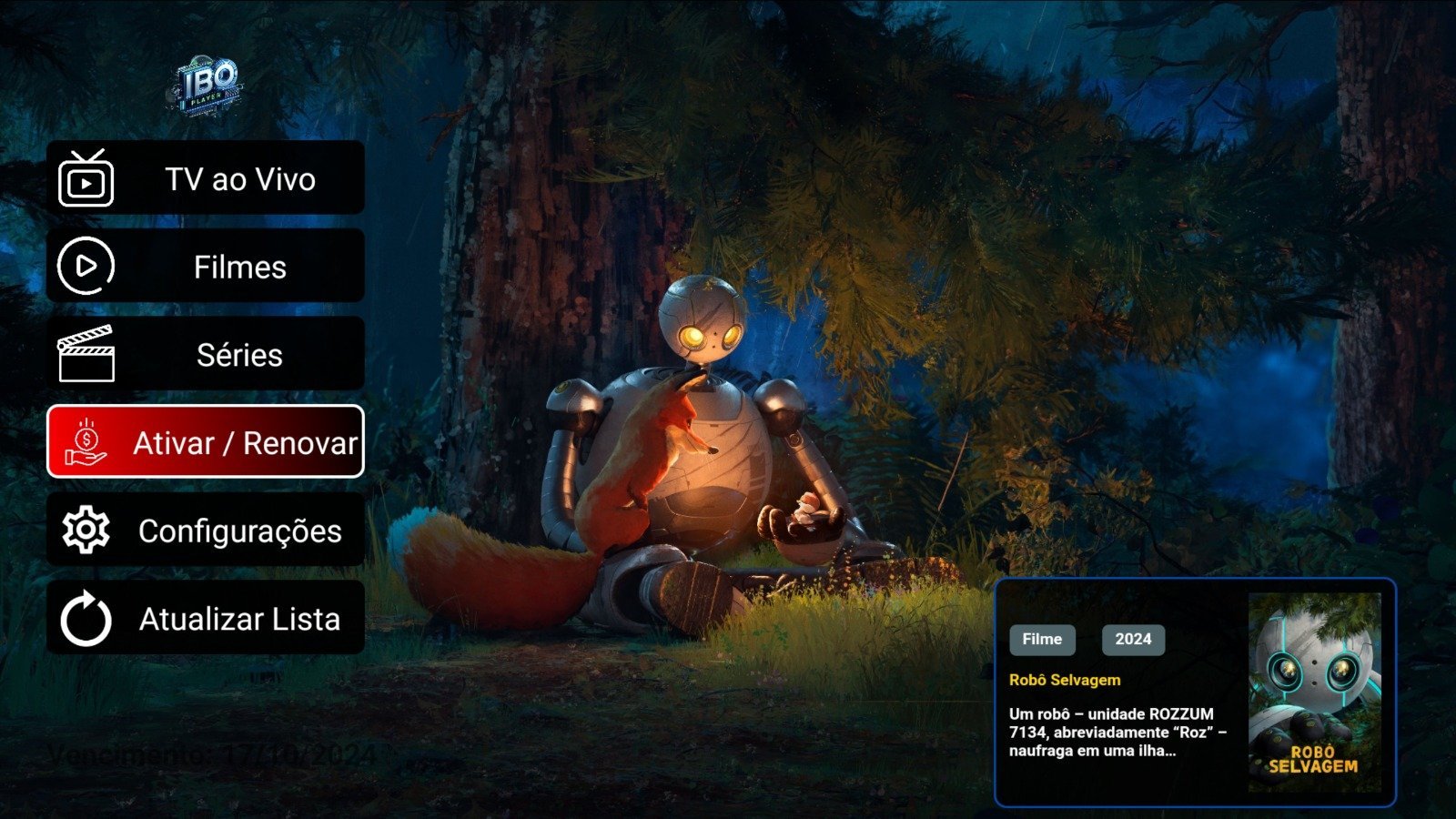Click the Filme tag
This screenshot has width=1456, height=819.
1042,639
